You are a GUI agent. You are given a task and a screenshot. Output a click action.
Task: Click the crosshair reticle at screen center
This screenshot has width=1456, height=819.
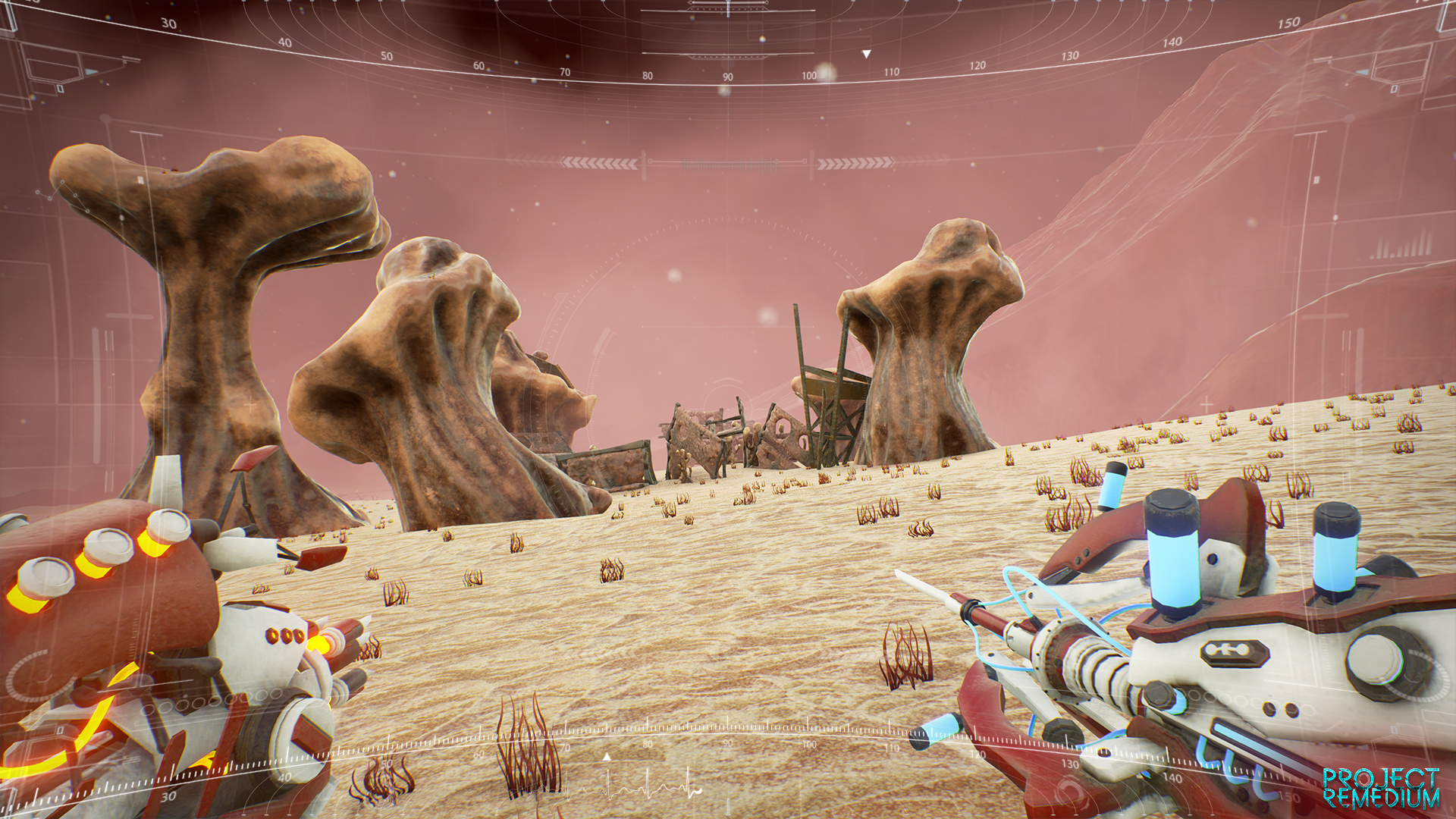pos(728,409)
